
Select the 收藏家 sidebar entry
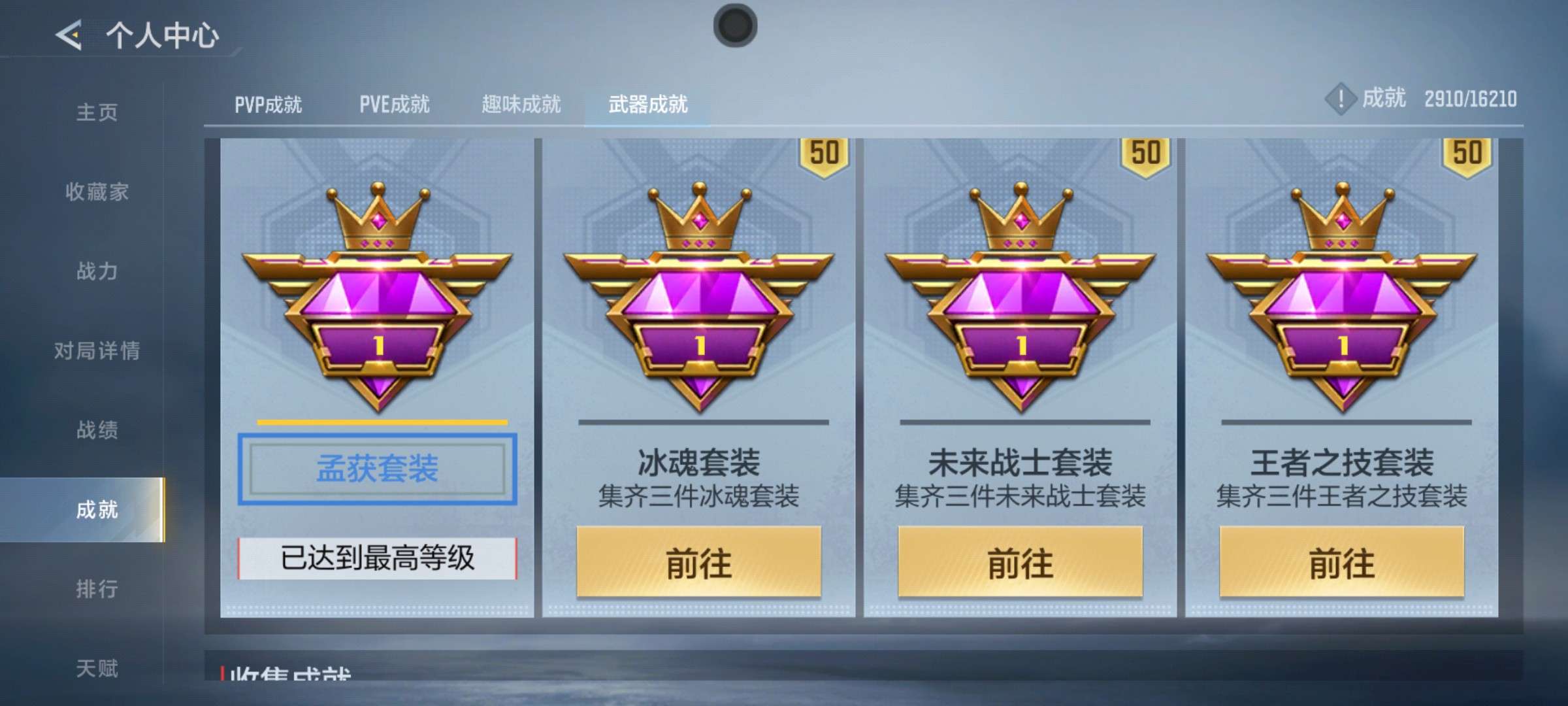point(97,192)
